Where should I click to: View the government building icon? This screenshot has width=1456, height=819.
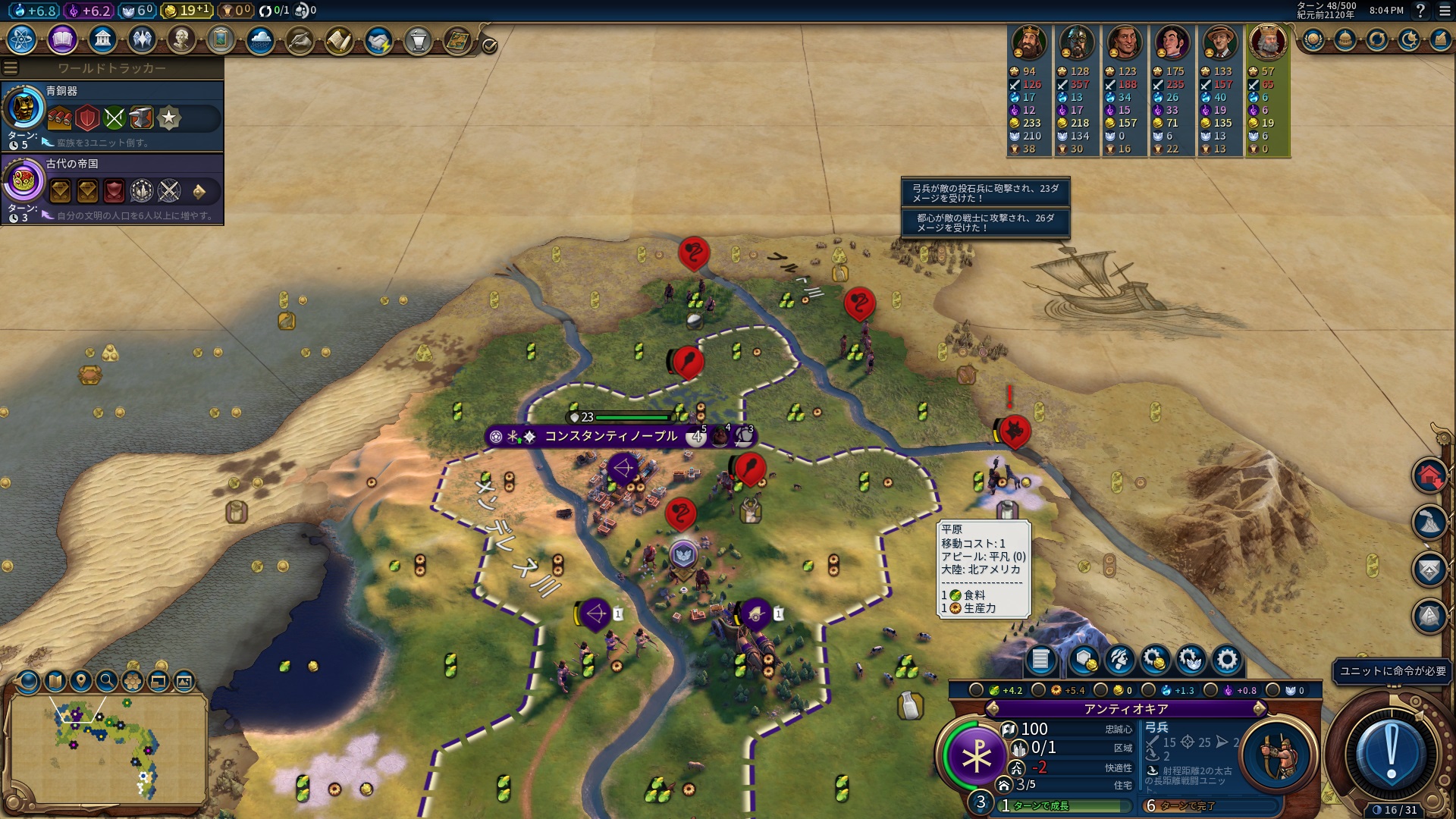click(102, 39)
